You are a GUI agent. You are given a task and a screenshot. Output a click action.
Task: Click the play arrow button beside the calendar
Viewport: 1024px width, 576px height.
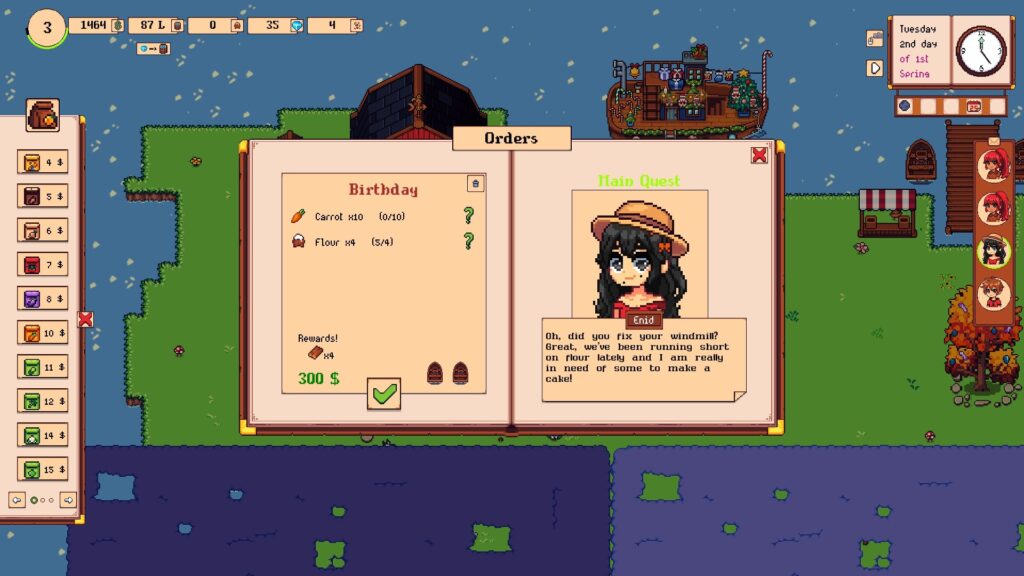[x=876, y=68]
